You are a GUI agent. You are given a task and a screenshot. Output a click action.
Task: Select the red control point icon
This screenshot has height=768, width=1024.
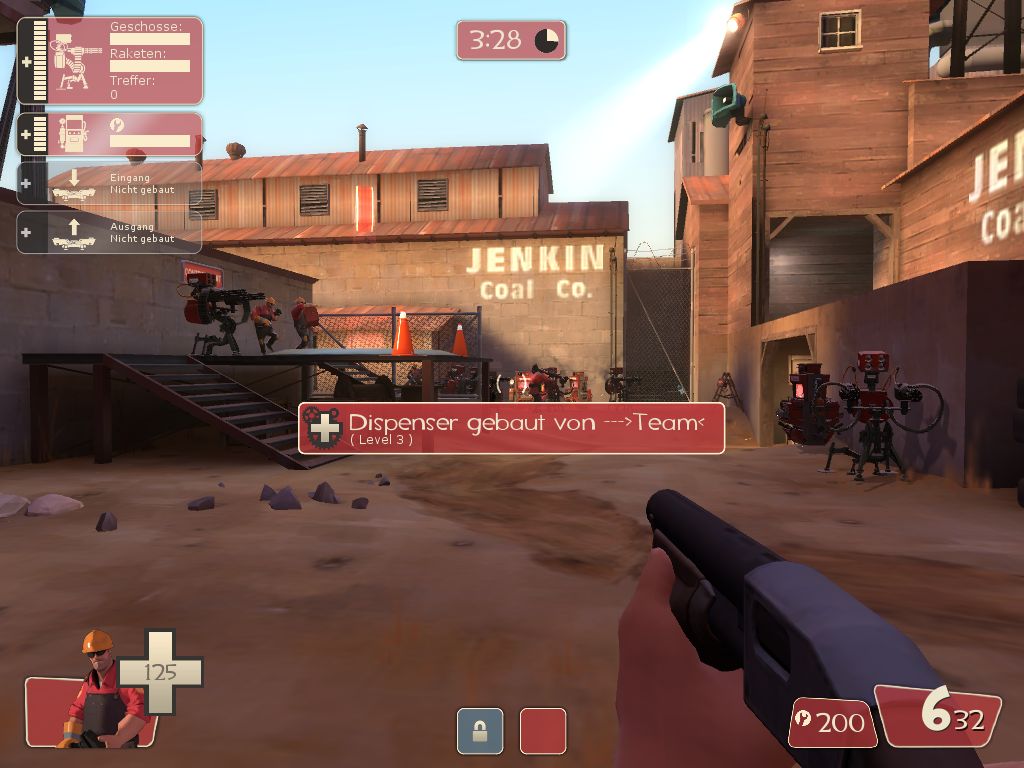(543, 730)
